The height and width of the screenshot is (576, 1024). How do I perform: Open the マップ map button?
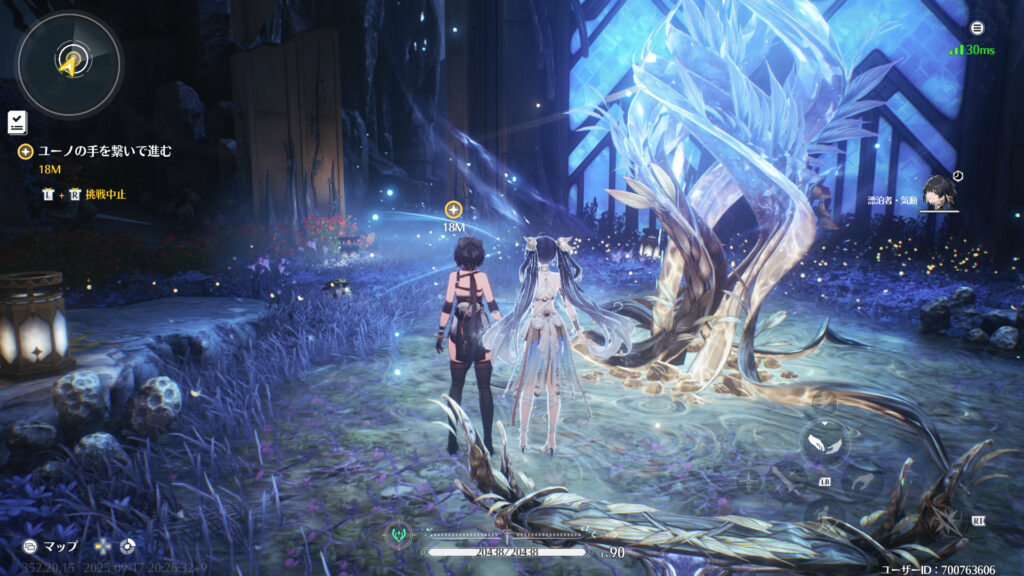[x=53, y=547]
